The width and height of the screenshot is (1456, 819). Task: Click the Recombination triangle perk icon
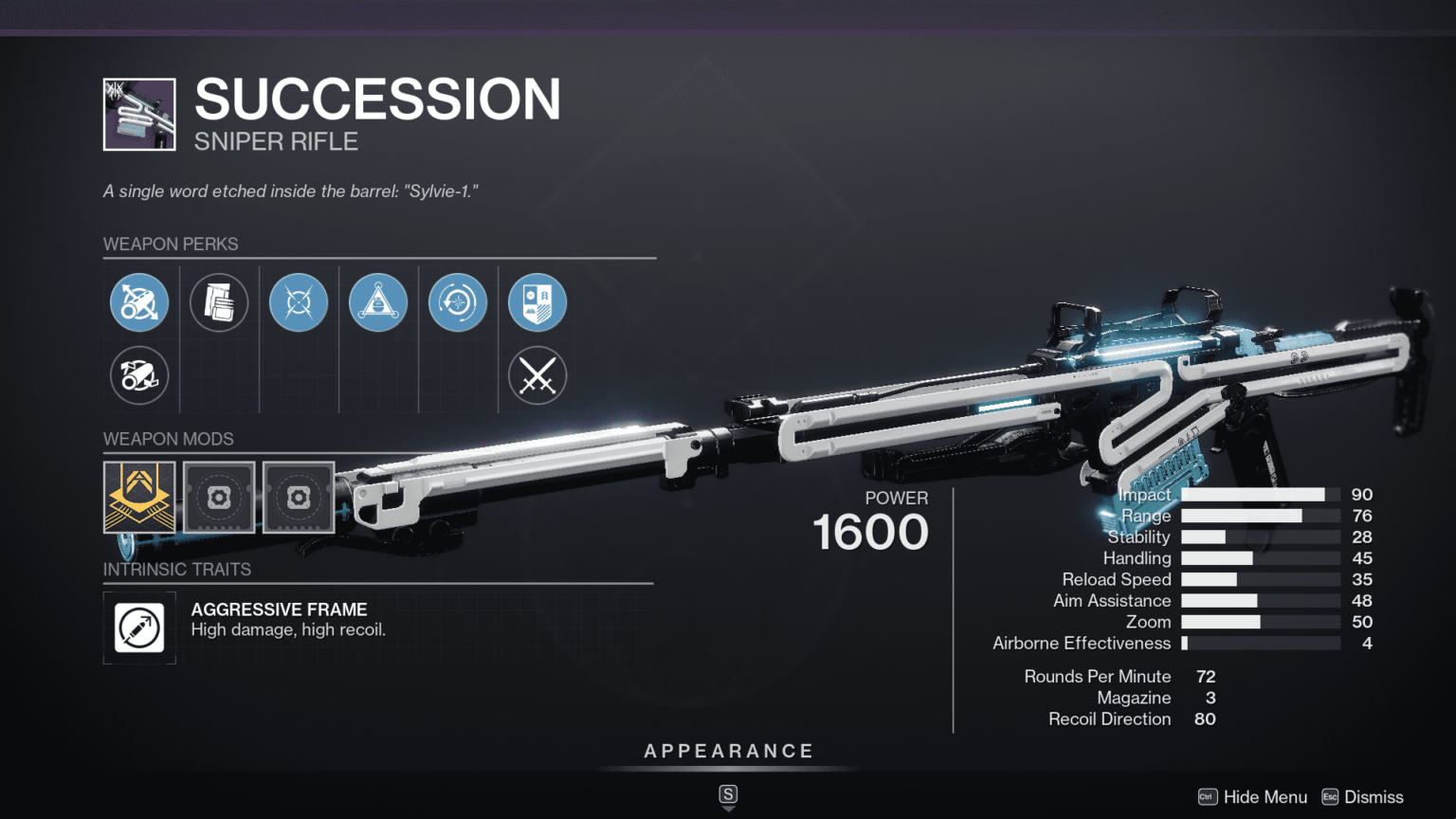tap(378, 301)
